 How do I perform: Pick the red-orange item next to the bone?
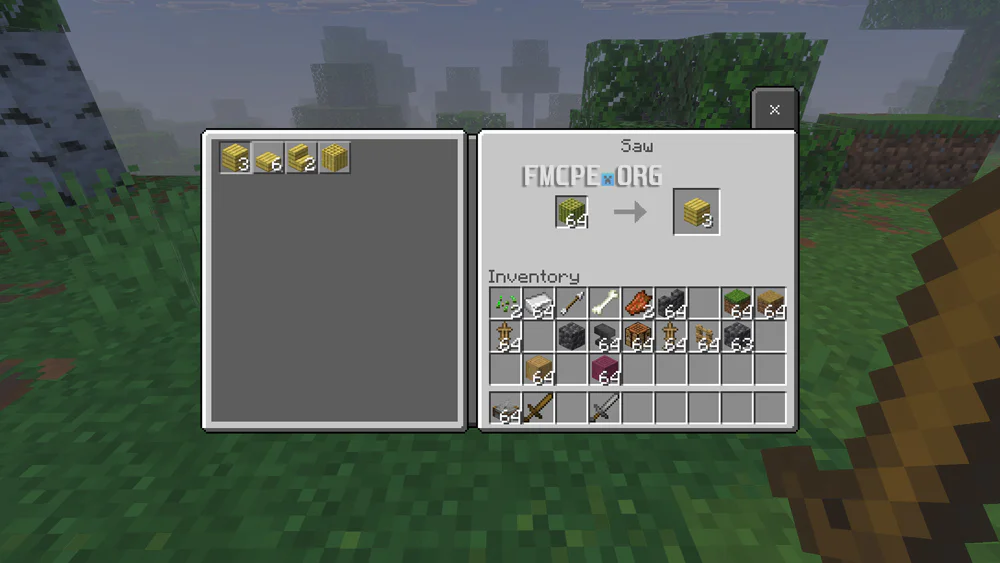[637, 304]
